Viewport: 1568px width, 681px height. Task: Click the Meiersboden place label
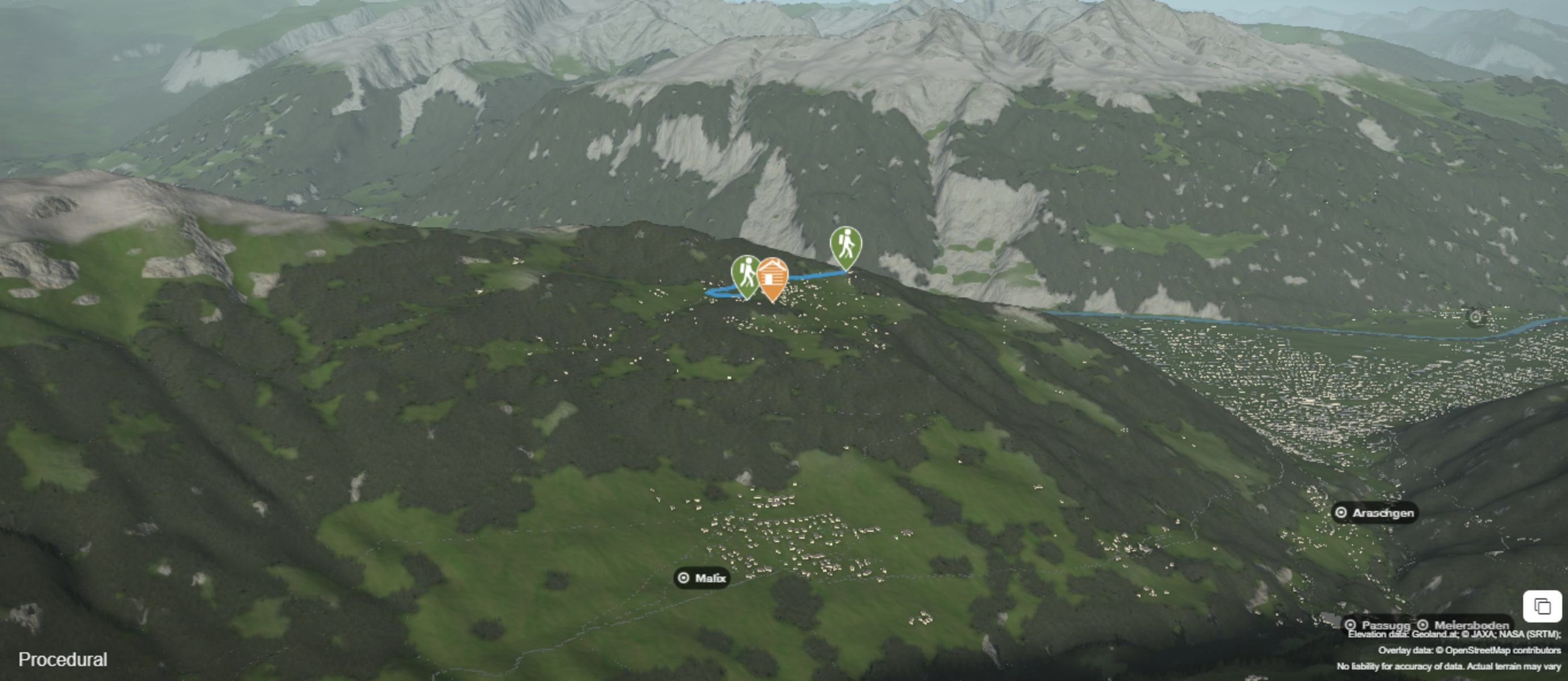(1464, 625)
